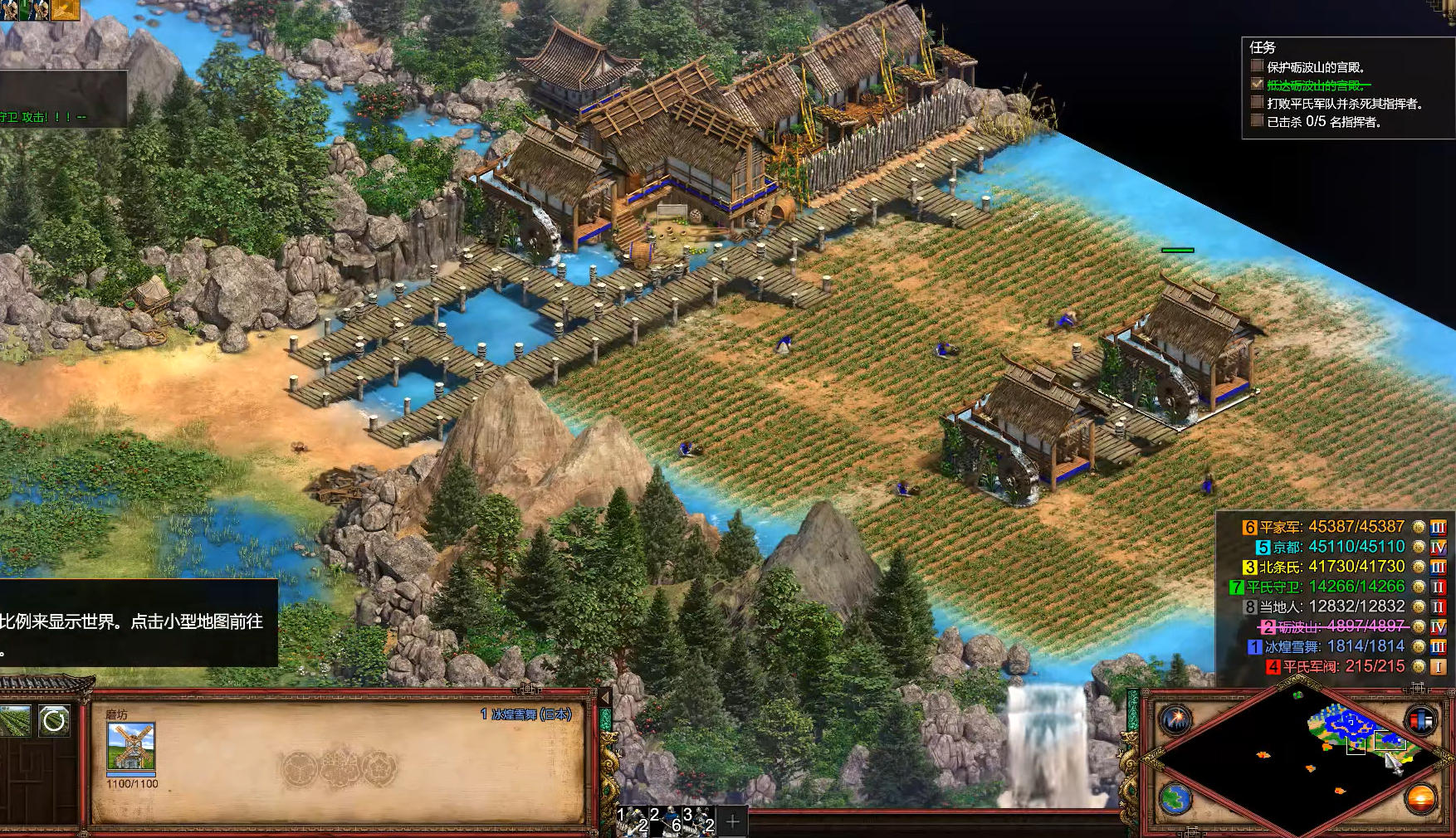Screen dimensions: 1456x838
Task: Select control group 2
Action: 666,820
